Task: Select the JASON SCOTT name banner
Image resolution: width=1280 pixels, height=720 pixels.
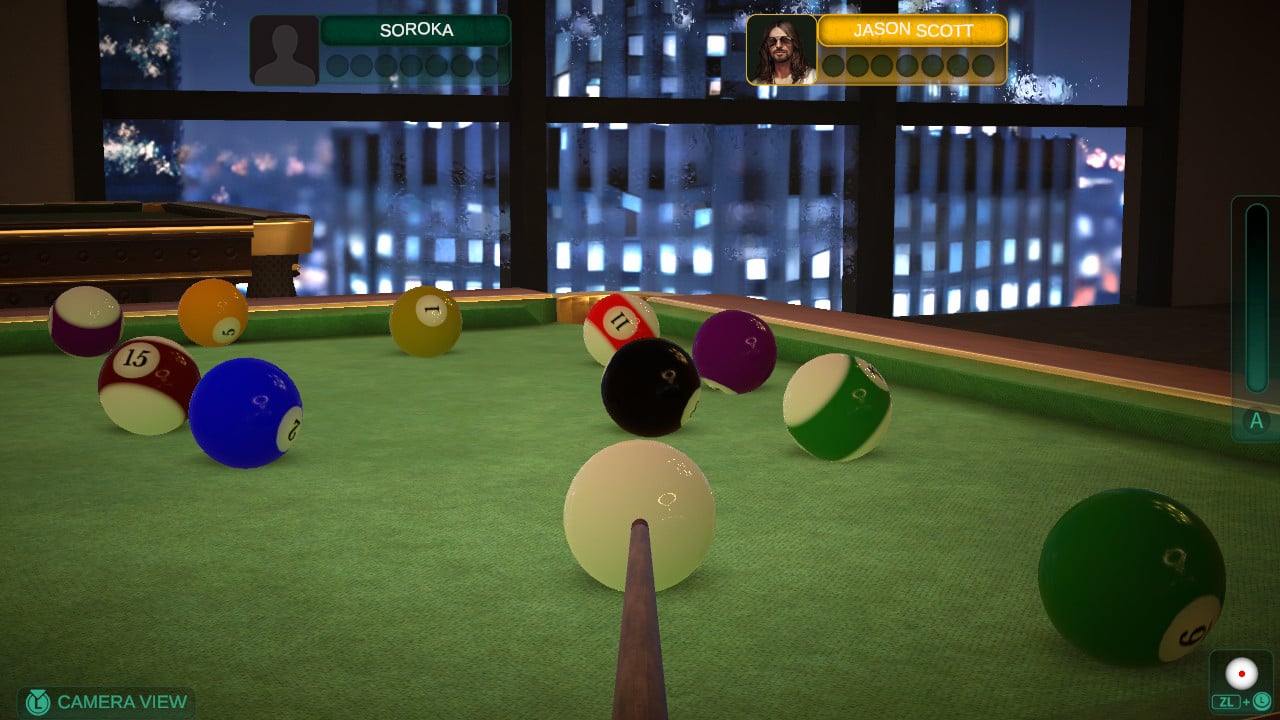Action: pyautogui.click(x=912, y=30)
